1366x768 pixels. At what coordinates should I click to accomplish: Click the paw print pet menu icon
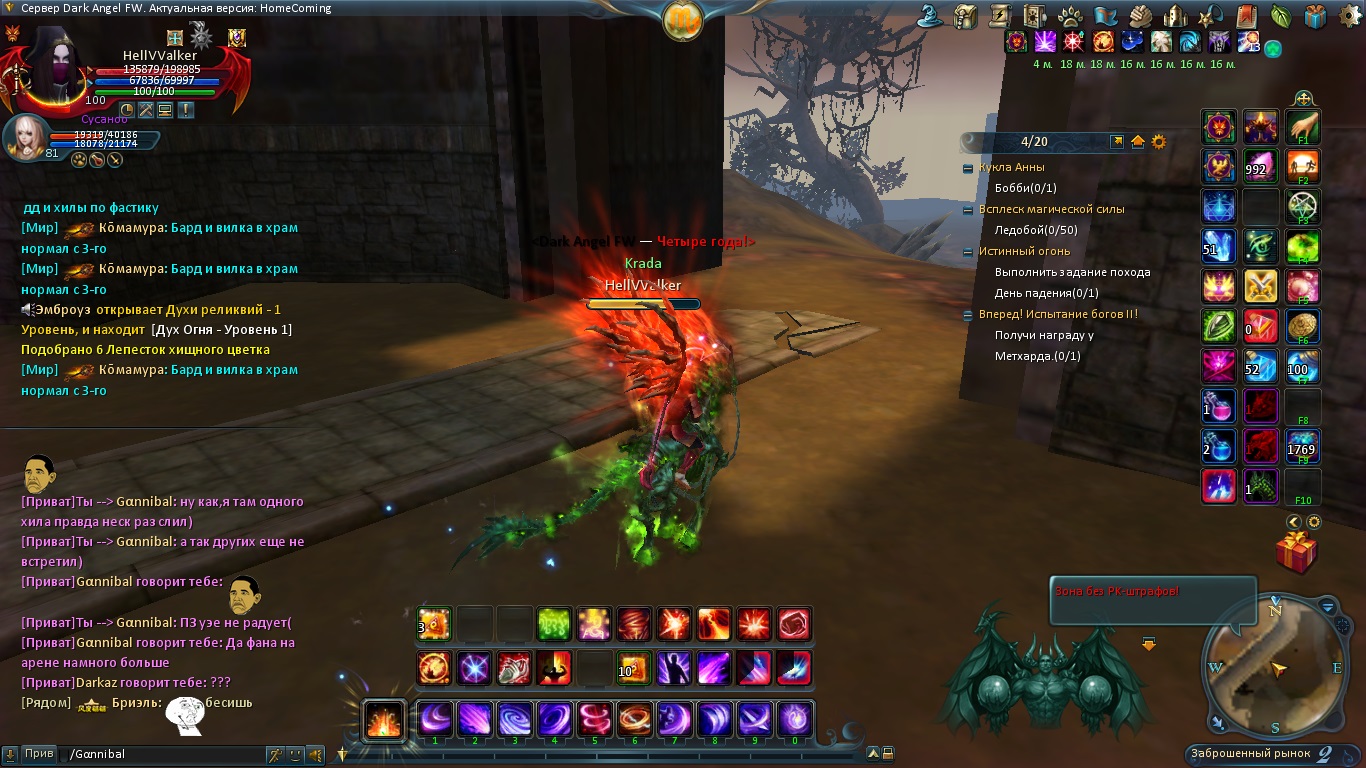(1068, 17)
